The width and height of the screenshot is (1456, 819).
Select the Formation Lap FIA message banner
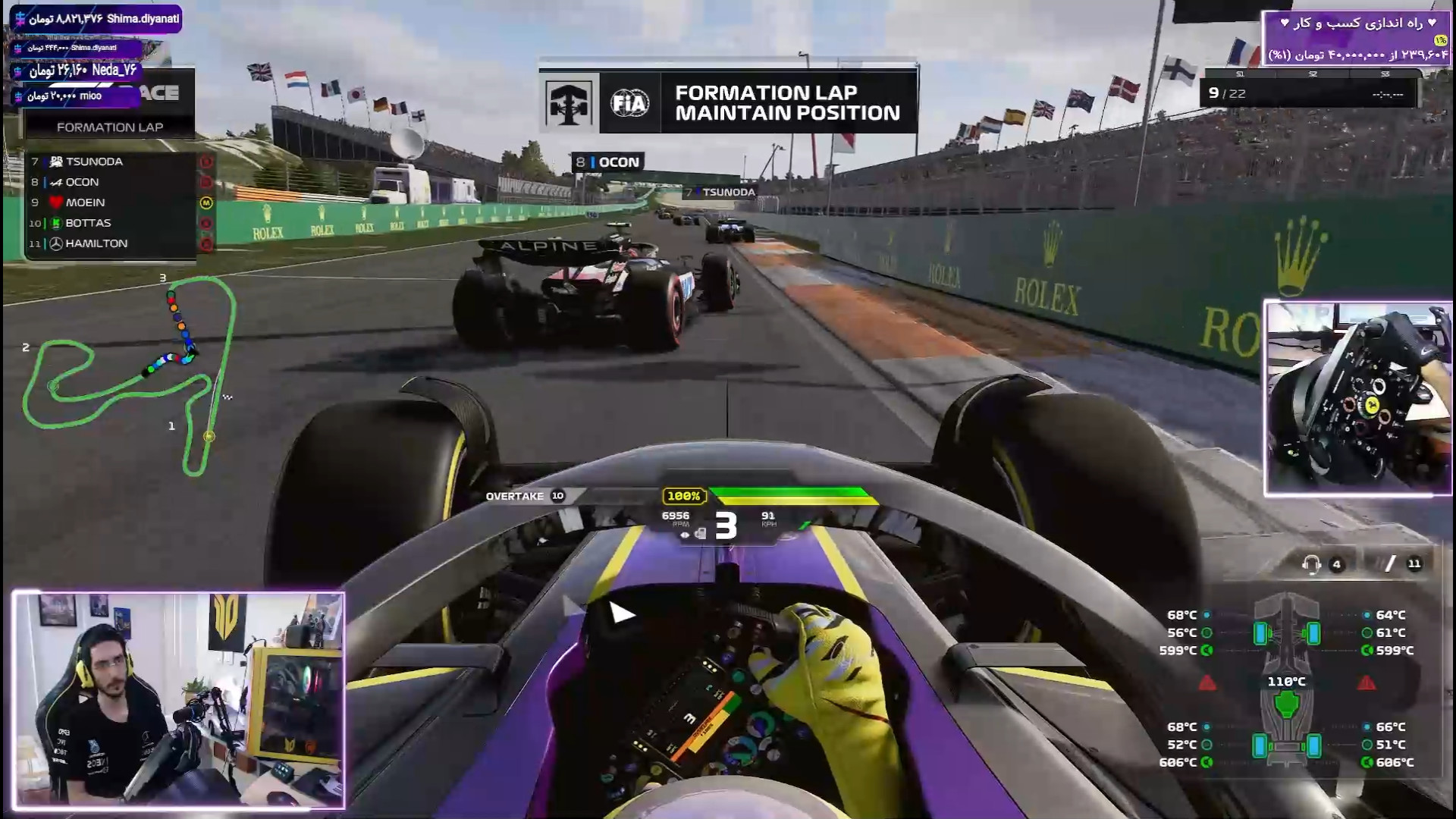728,102
